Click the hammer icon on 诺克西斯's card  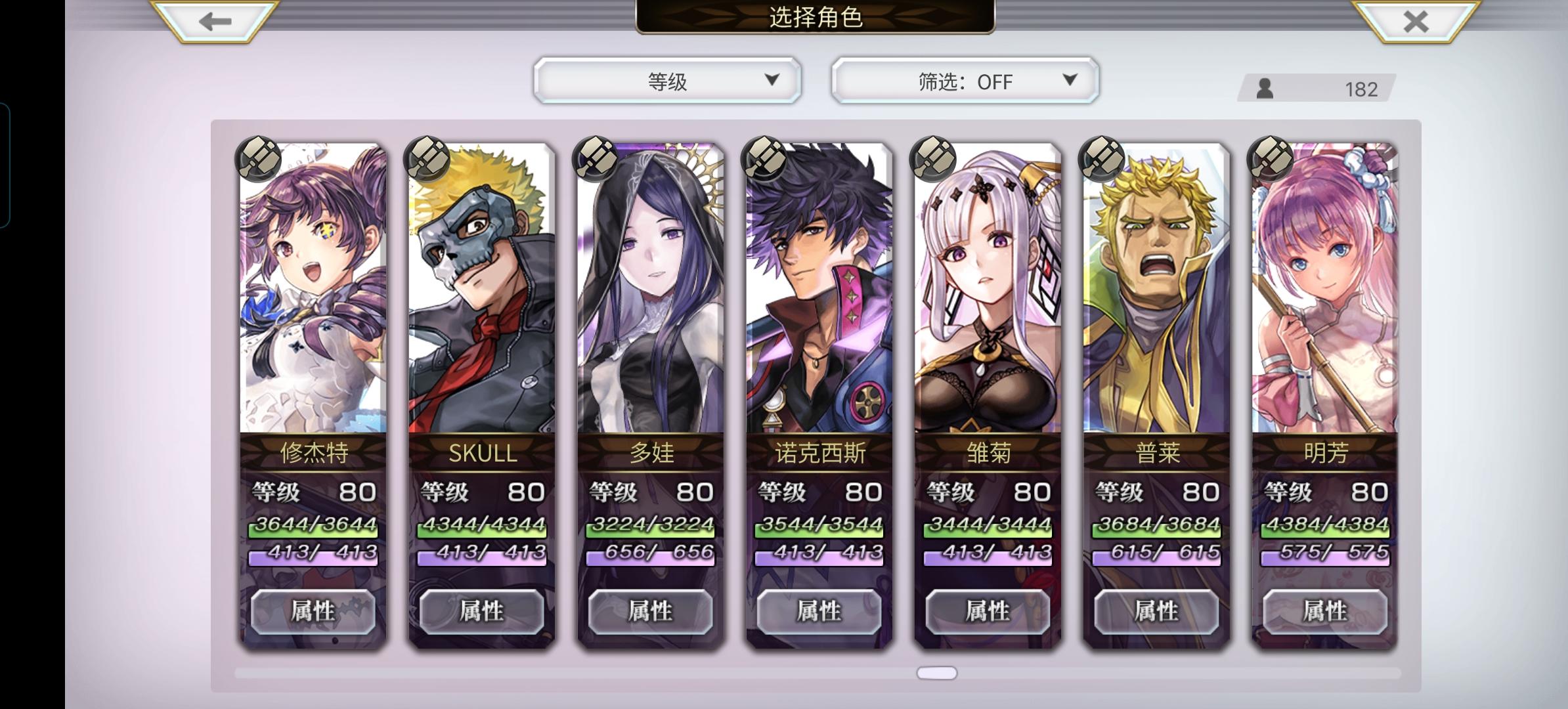pos(766,160)
